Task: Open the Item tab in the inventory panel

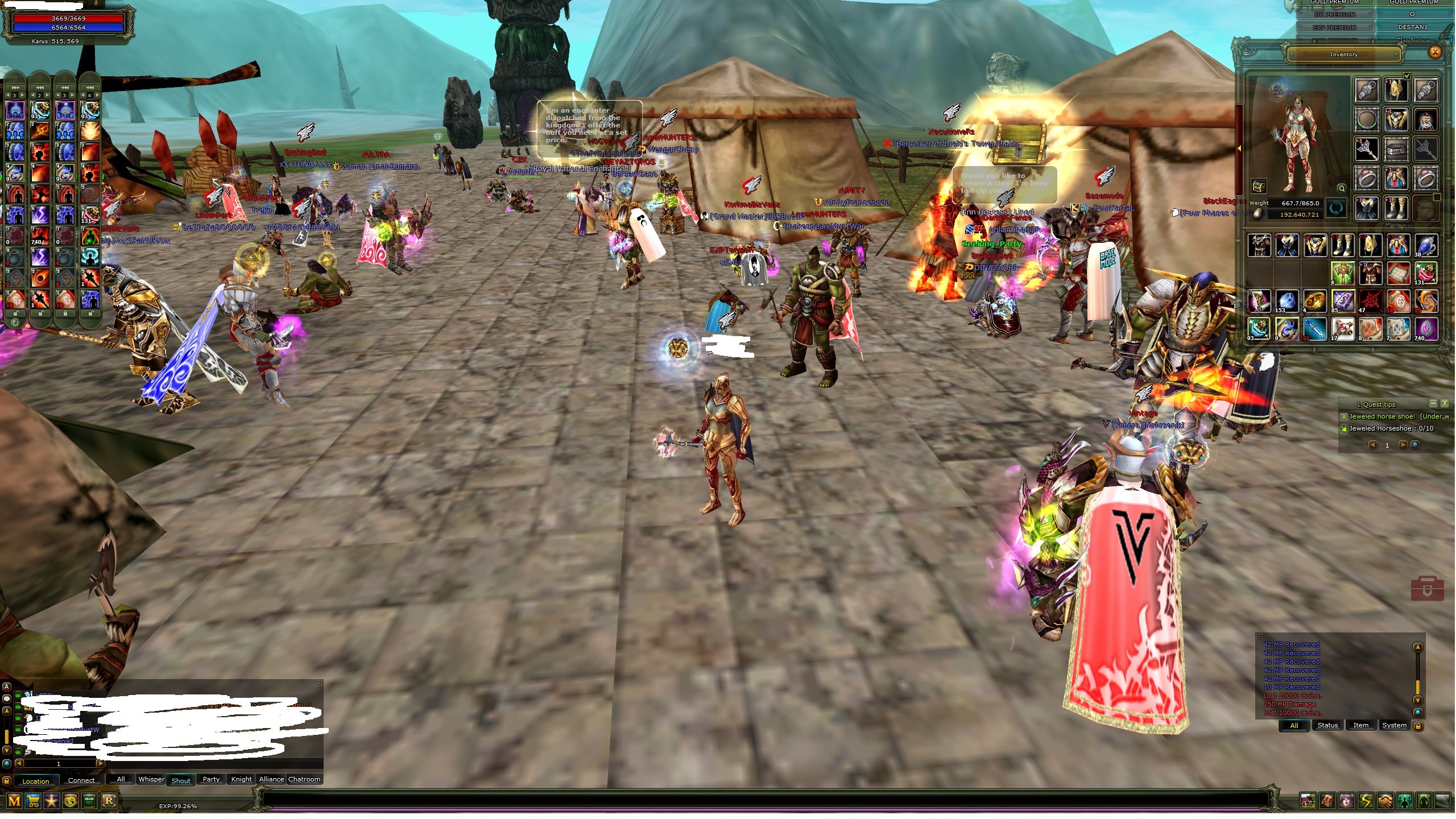Action: [x=1362, y=725]
